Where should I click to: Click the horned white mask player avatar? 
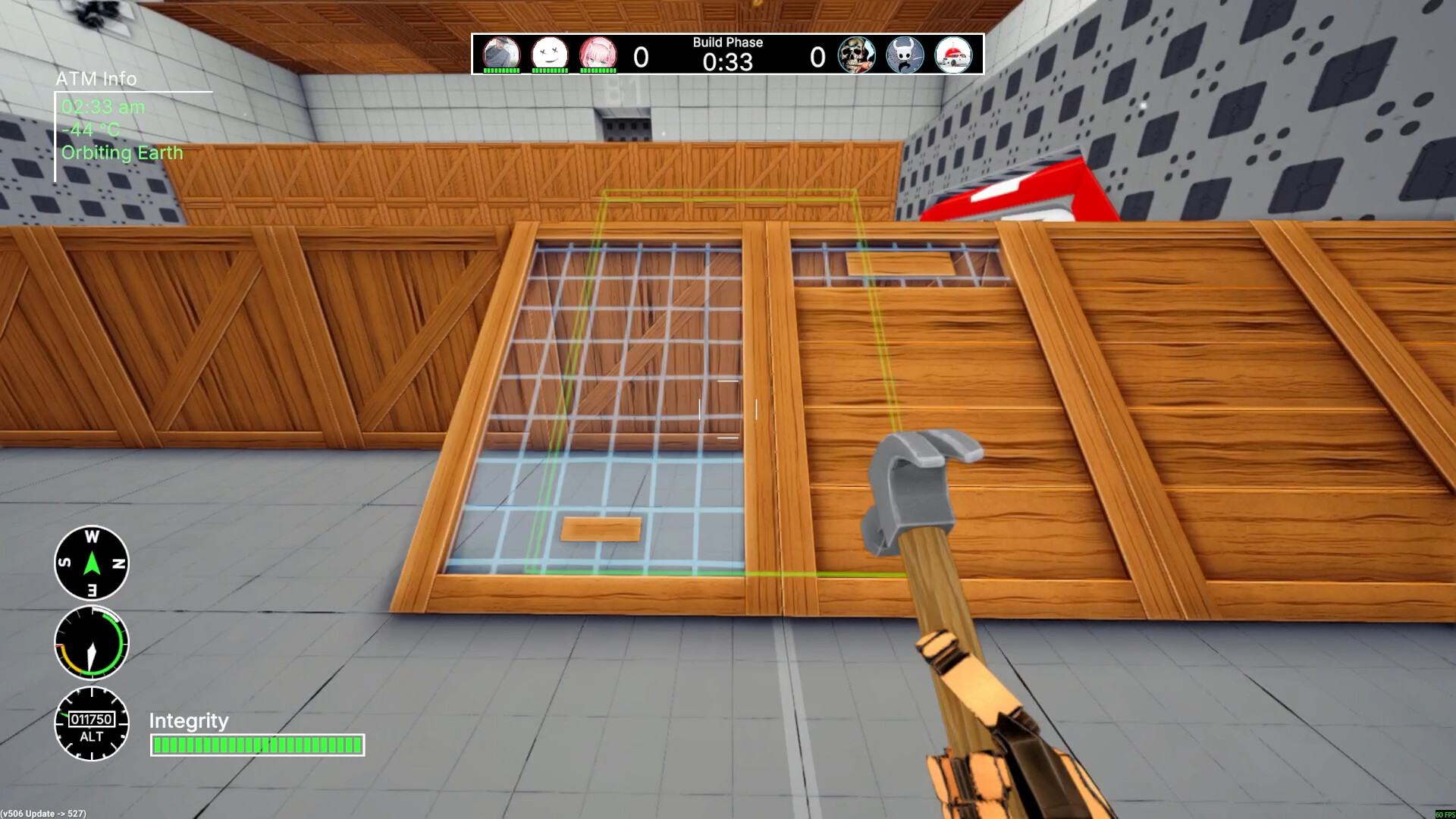click(905, 55)
